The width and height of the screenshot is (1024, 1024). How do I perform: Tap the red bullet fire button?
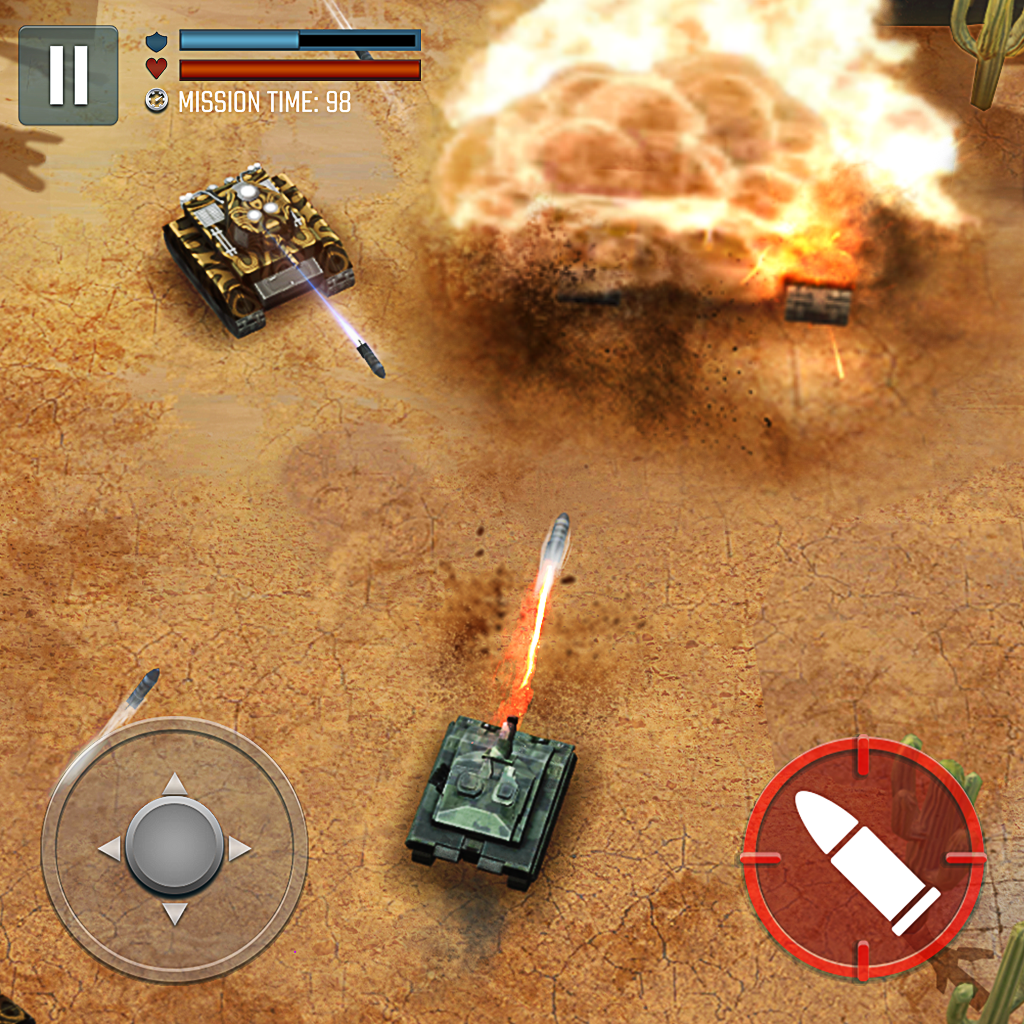(x=863, y=860)
